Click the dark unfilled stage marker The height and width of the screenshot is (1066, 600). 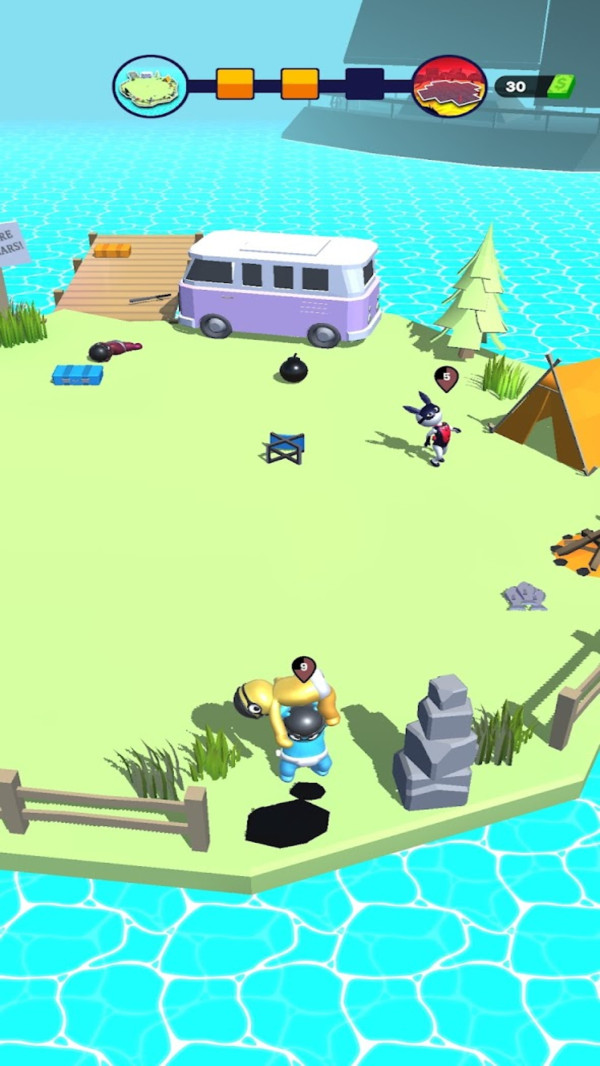click(365, 84)
